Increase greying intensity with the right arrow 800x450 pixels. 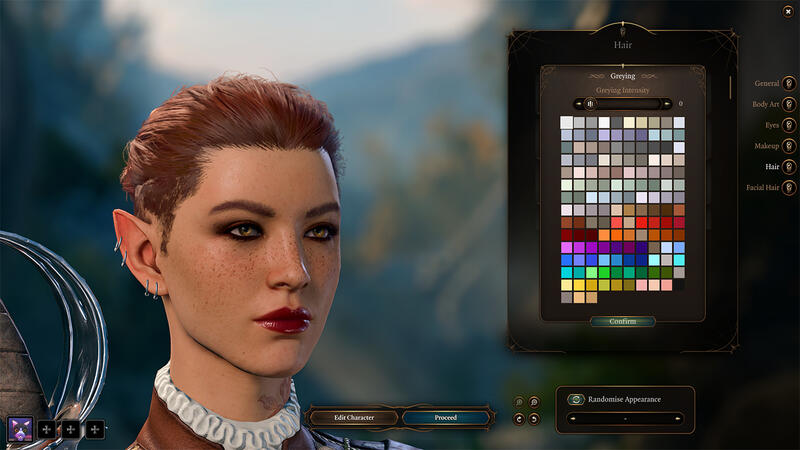tap(667, 103)
